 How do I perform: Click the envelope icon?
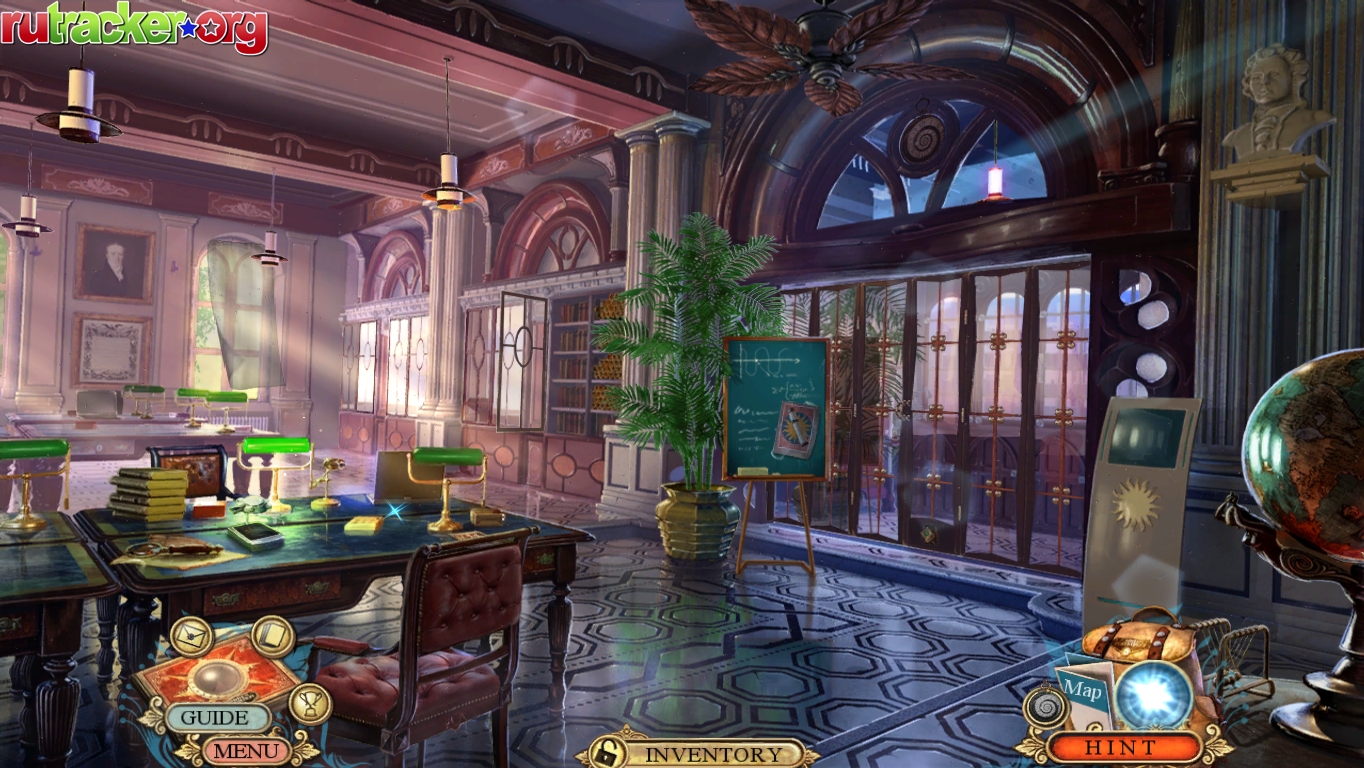191,636
